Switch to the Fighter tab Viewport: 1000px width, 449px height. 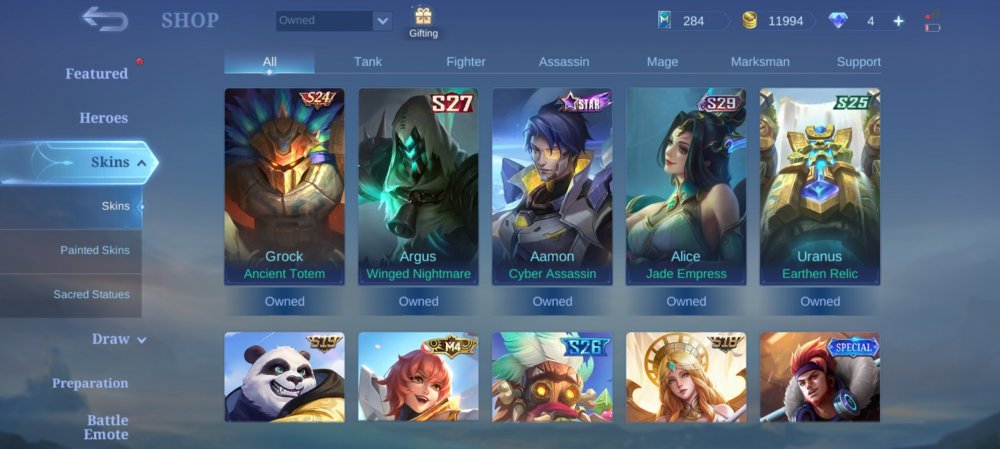click(x=466, y=62)
